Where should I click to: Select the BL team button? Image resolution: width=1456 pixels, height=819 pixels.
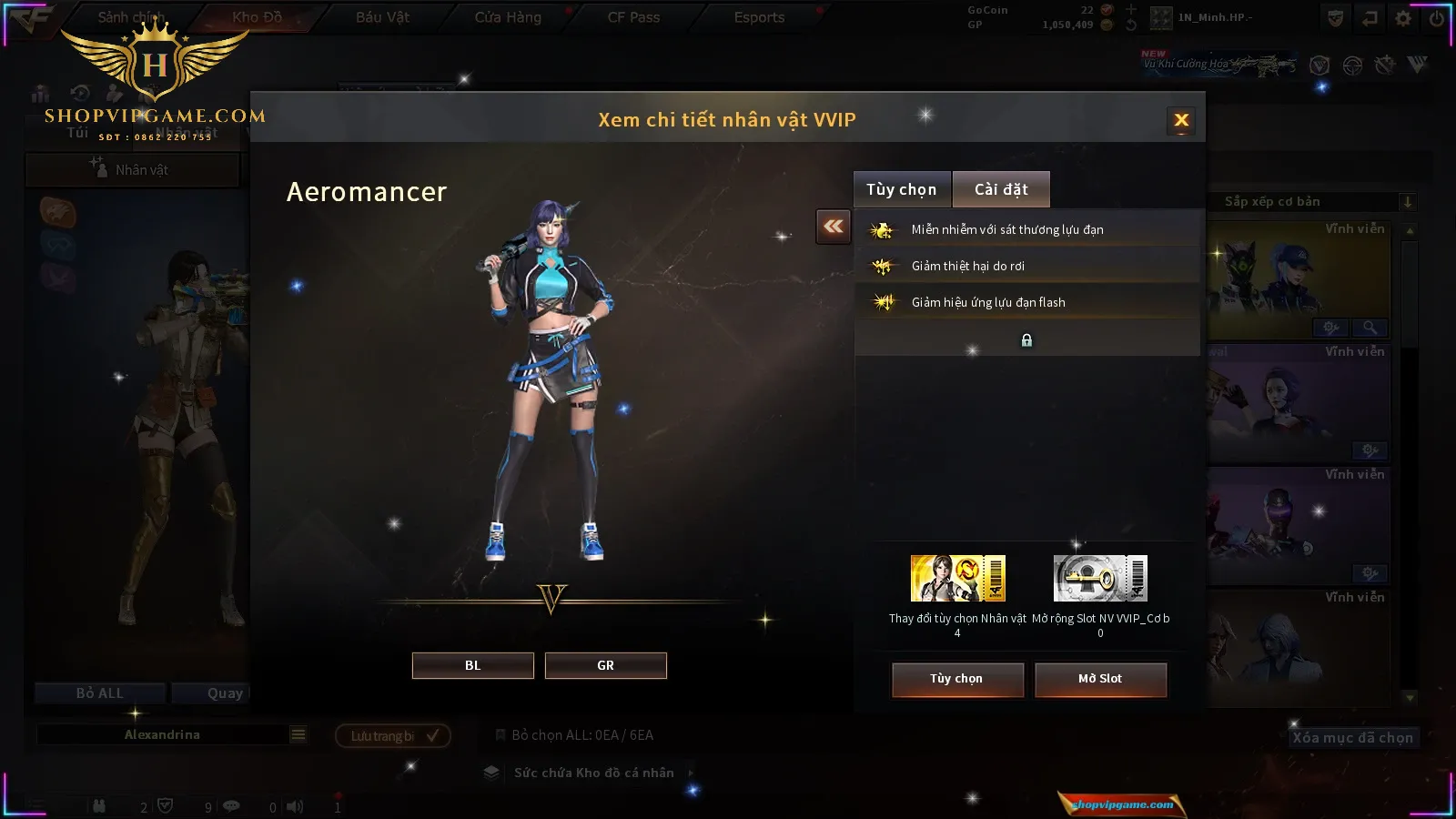click(x=472, y=665)
